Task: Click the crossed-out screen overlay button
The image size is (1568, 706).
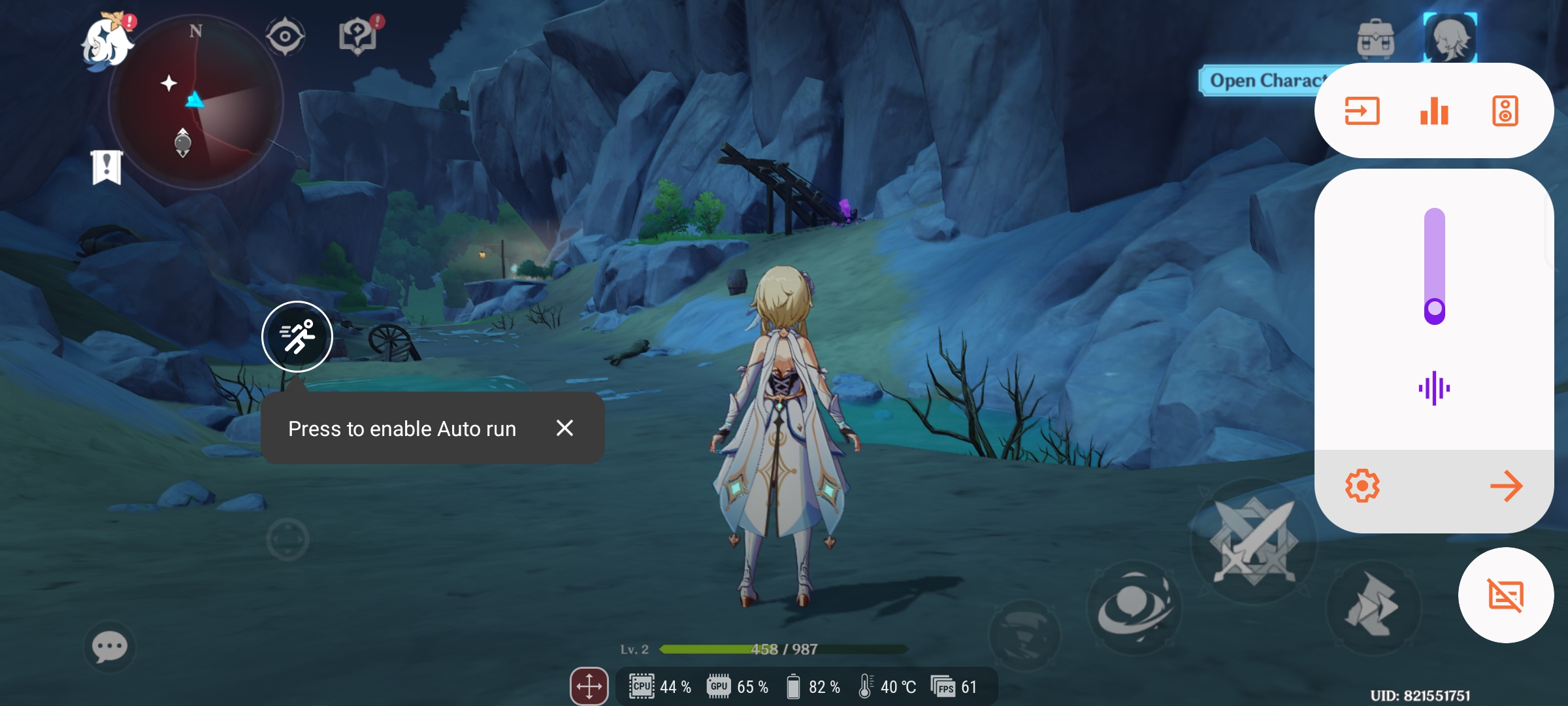Action: click(x=1506, y=596)
